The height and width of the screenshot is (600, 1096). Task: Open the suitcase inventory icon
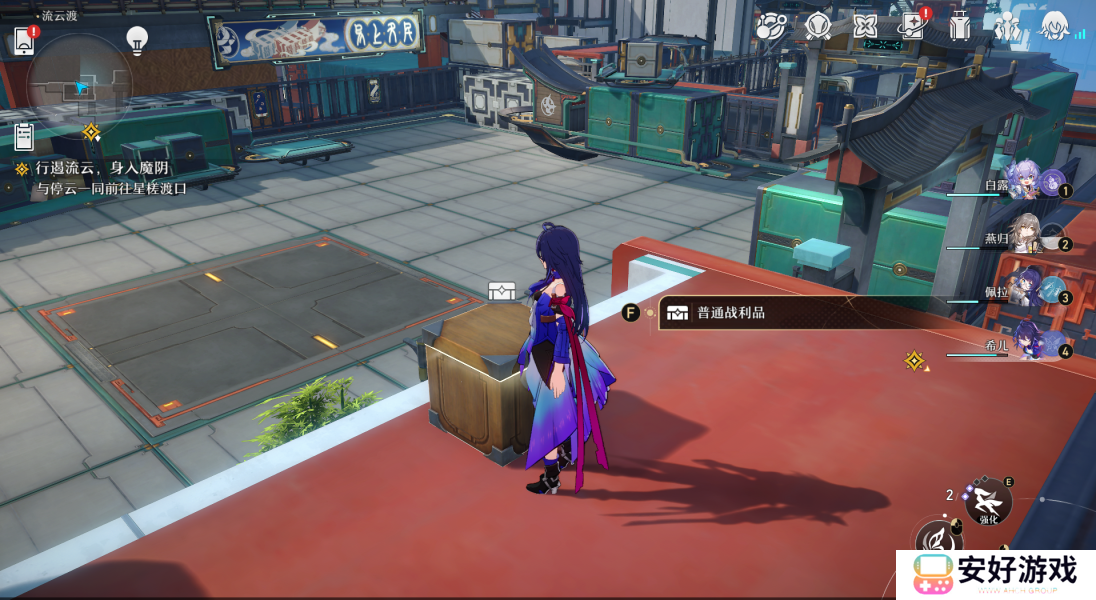(960, 26)
